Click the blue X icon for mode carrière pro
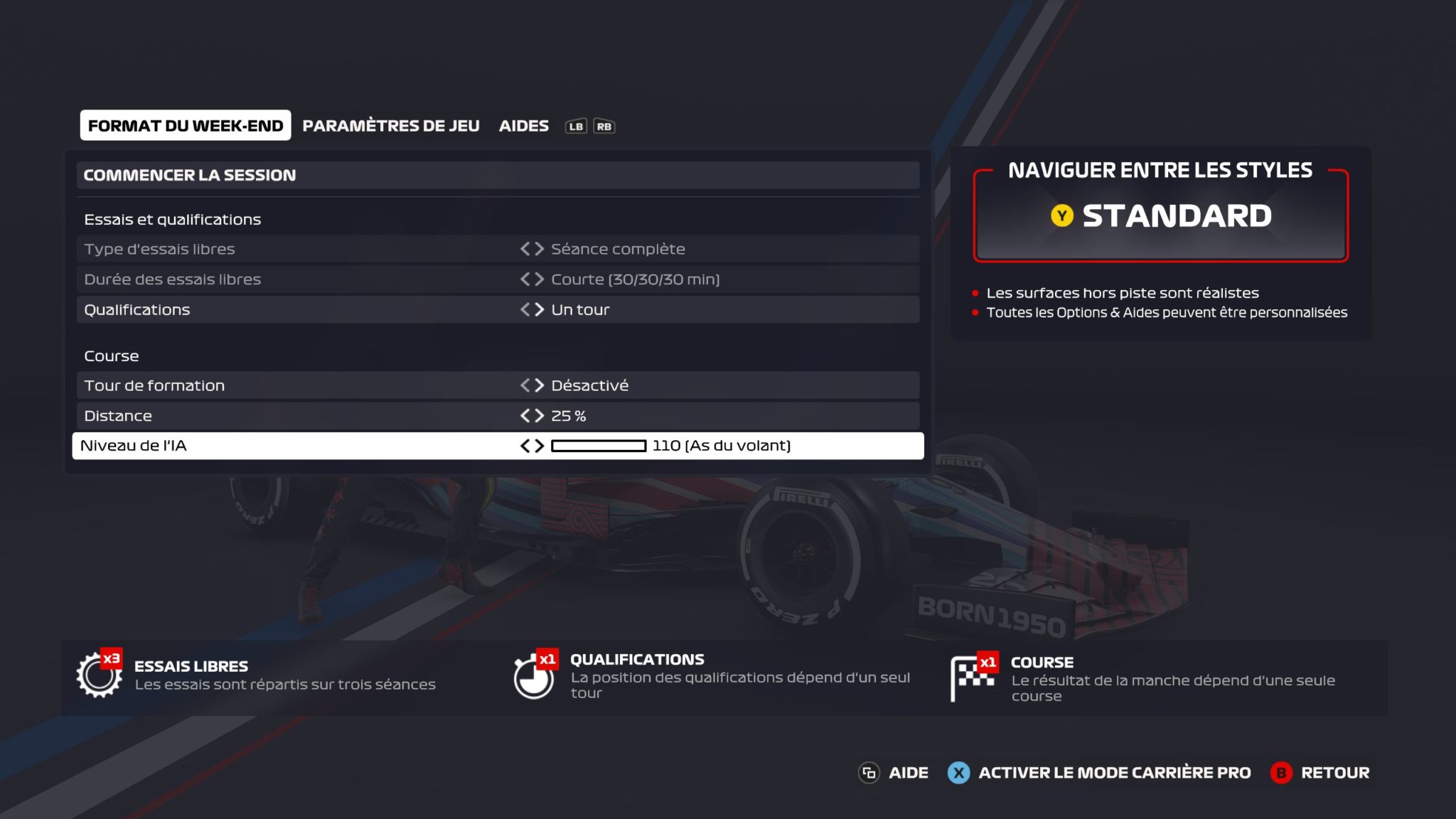Image resolution: width=1456 pixels, height=819 pixels. pyautogui.click(x=960, y=773)
